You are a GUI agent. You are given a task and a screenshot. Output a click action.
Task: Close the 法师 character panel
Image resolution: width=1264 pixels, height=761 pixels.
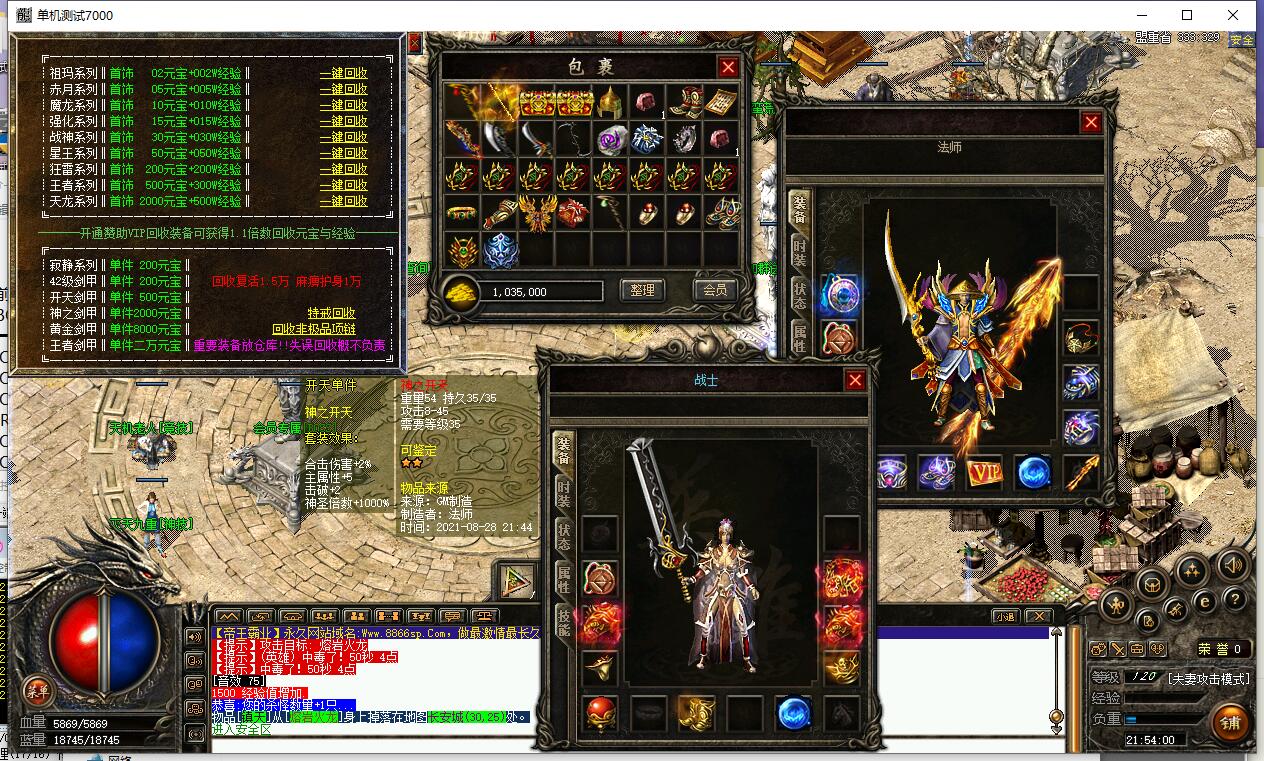click(1091, 122)
